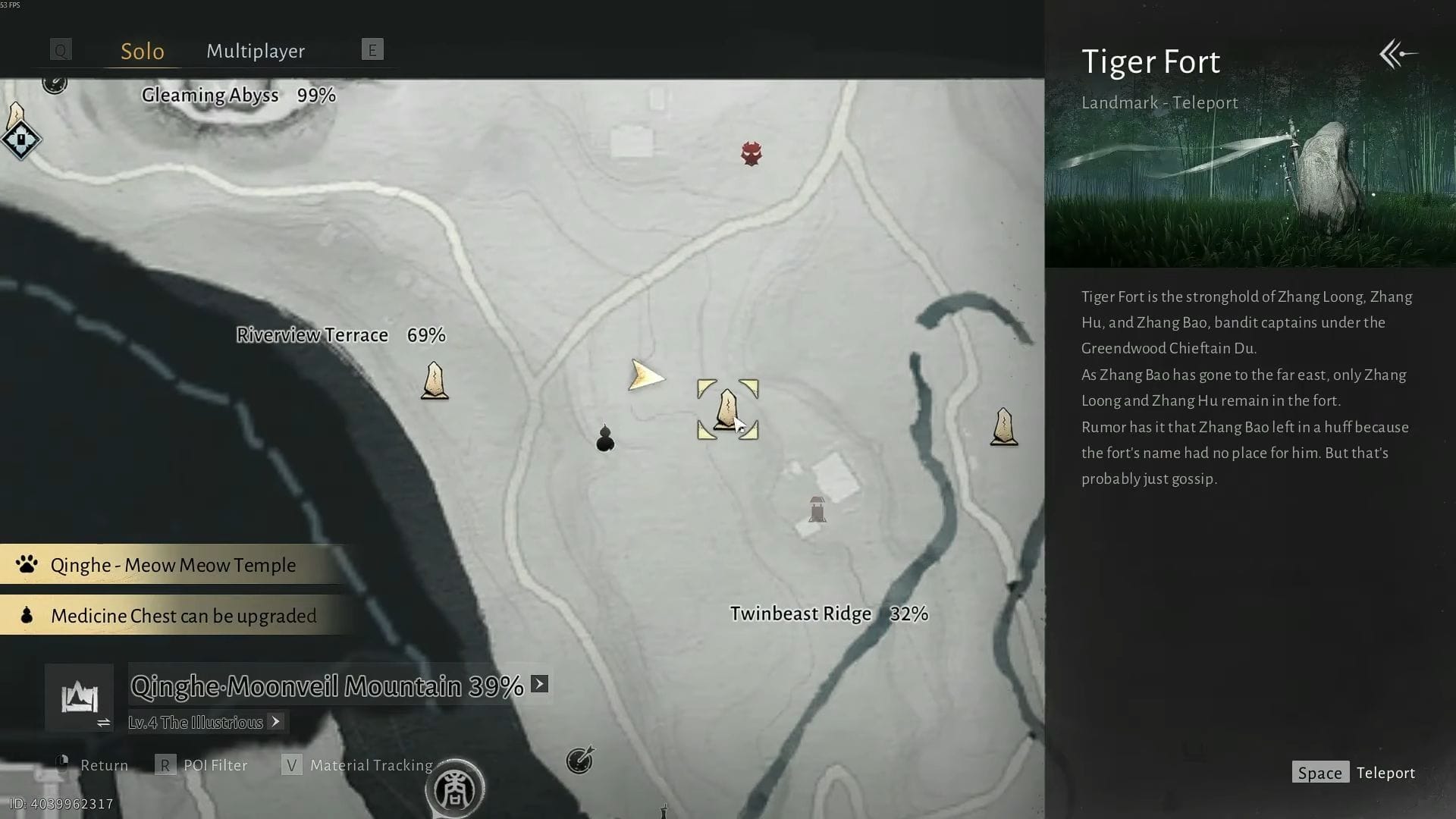The image size is (1456, 819).
Task: Click the red demon enemy marker on the map
Action: [x=751, y=154]
